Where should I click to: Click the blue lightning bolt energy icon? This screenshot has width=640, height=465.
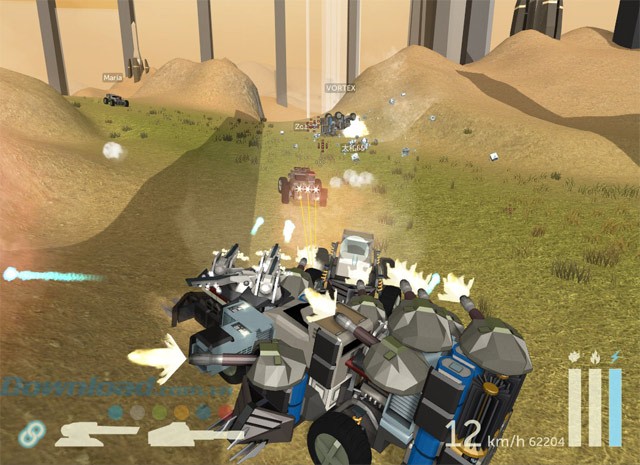[615, 357]
